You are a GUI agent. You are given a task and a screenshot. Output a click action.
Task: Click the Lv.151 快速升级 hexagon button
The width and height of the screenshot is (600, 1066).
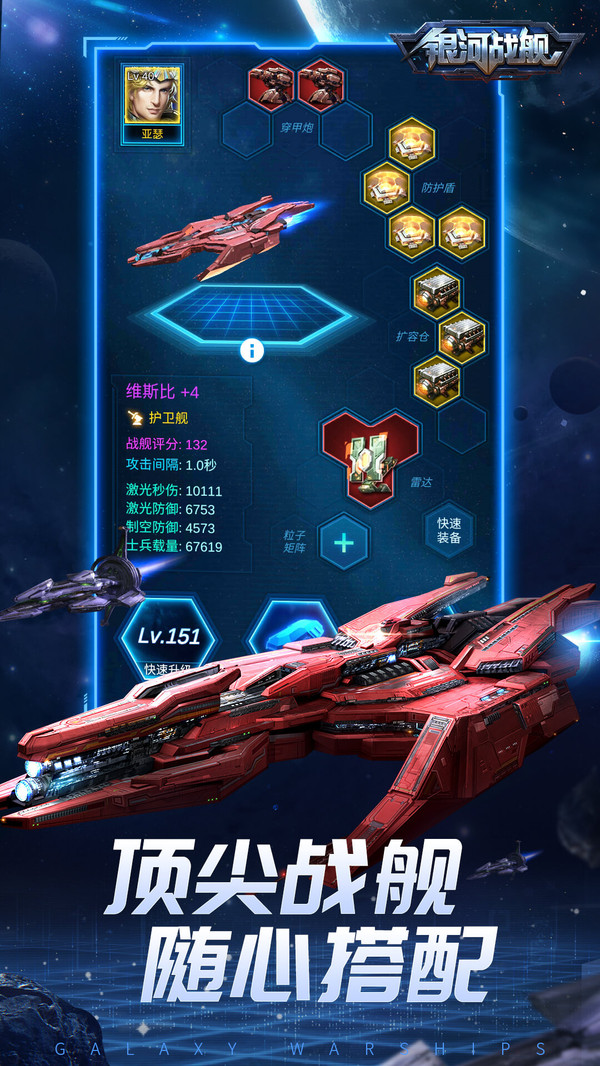coord(168,642)
